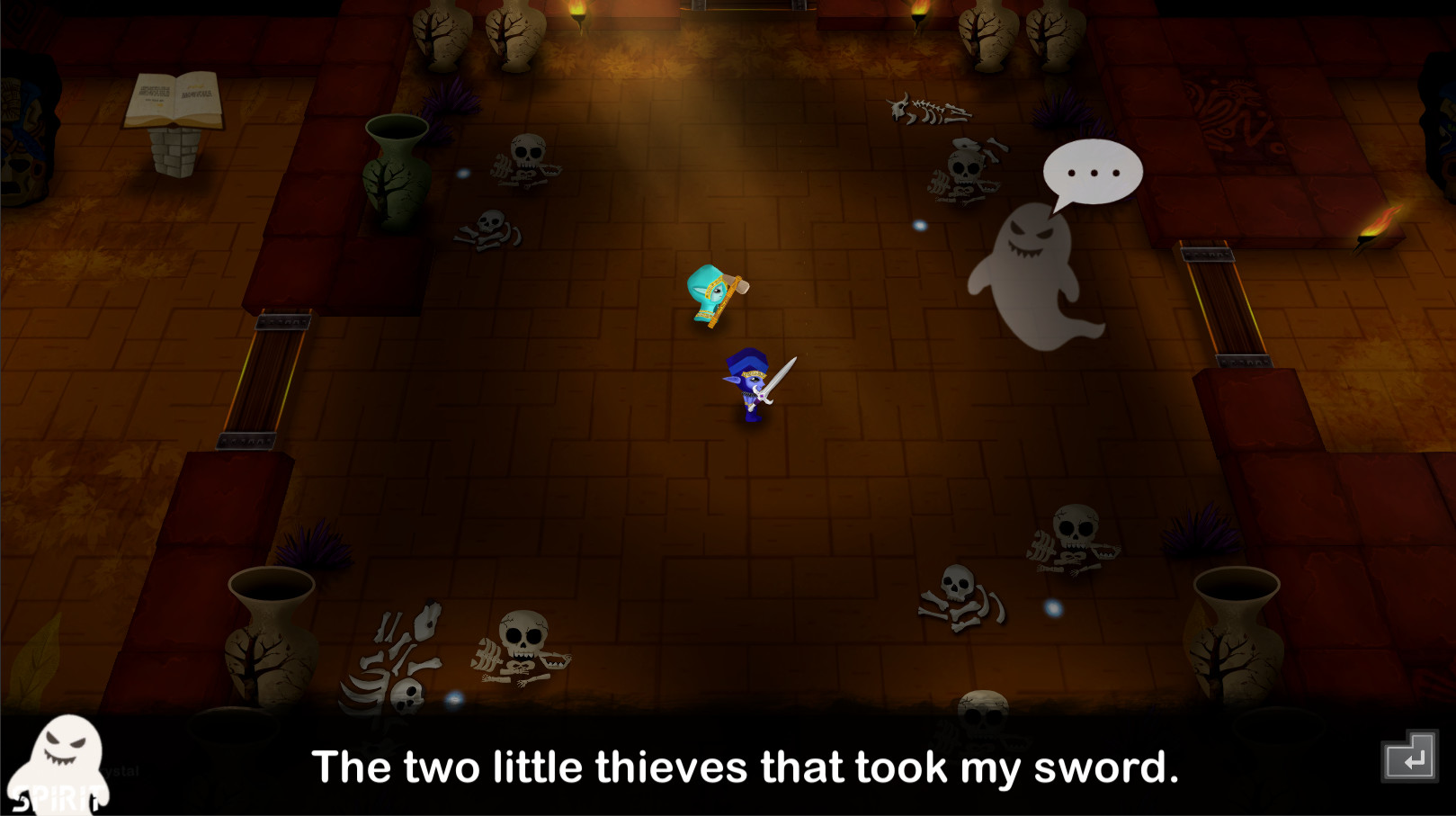Viewport: 1456px width, 816px height.
Task: Click the blue hero holding the sword
Action: click(748, 385)
